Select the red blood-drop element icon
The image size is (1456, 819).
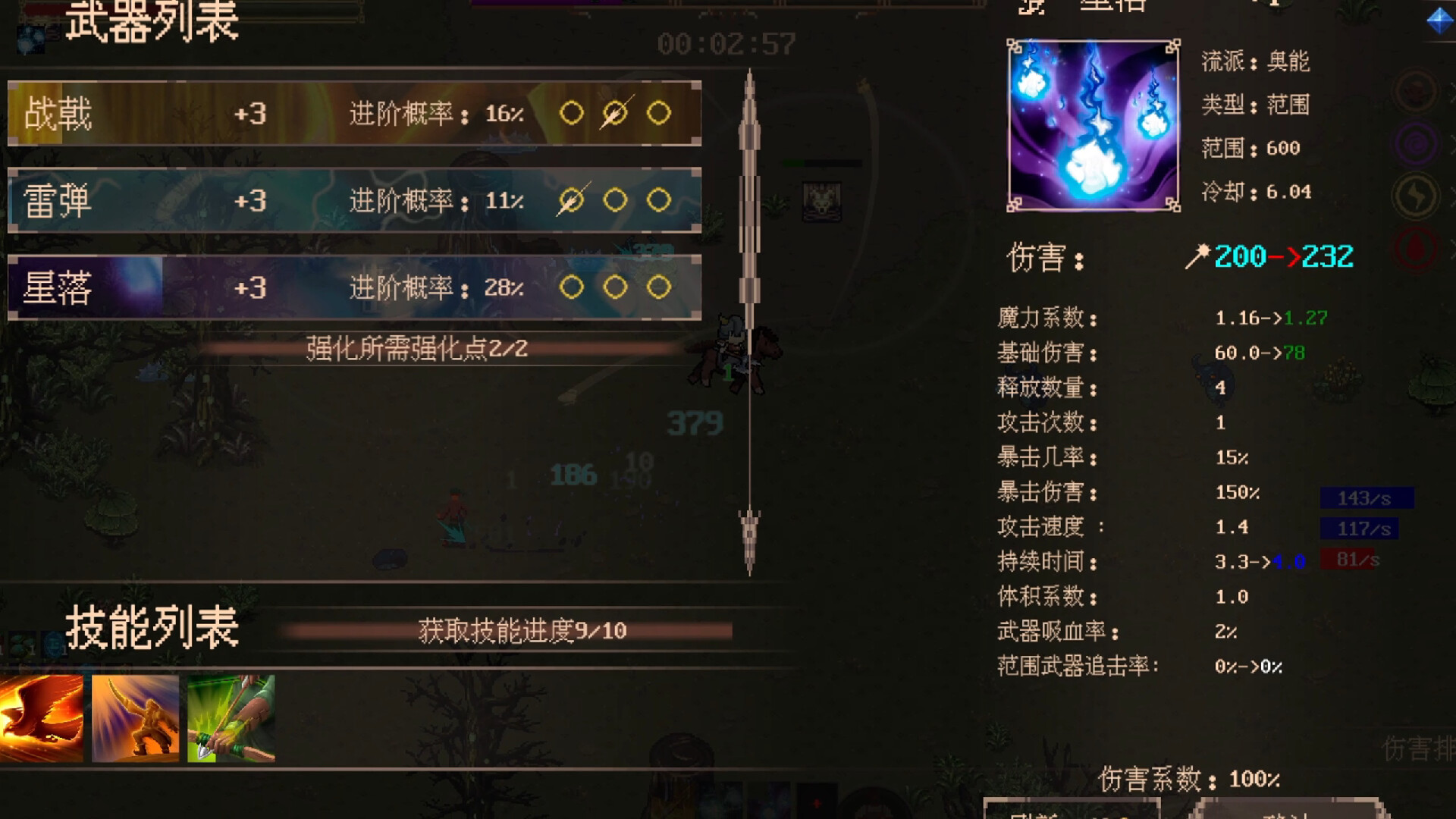pos(1416,246)
